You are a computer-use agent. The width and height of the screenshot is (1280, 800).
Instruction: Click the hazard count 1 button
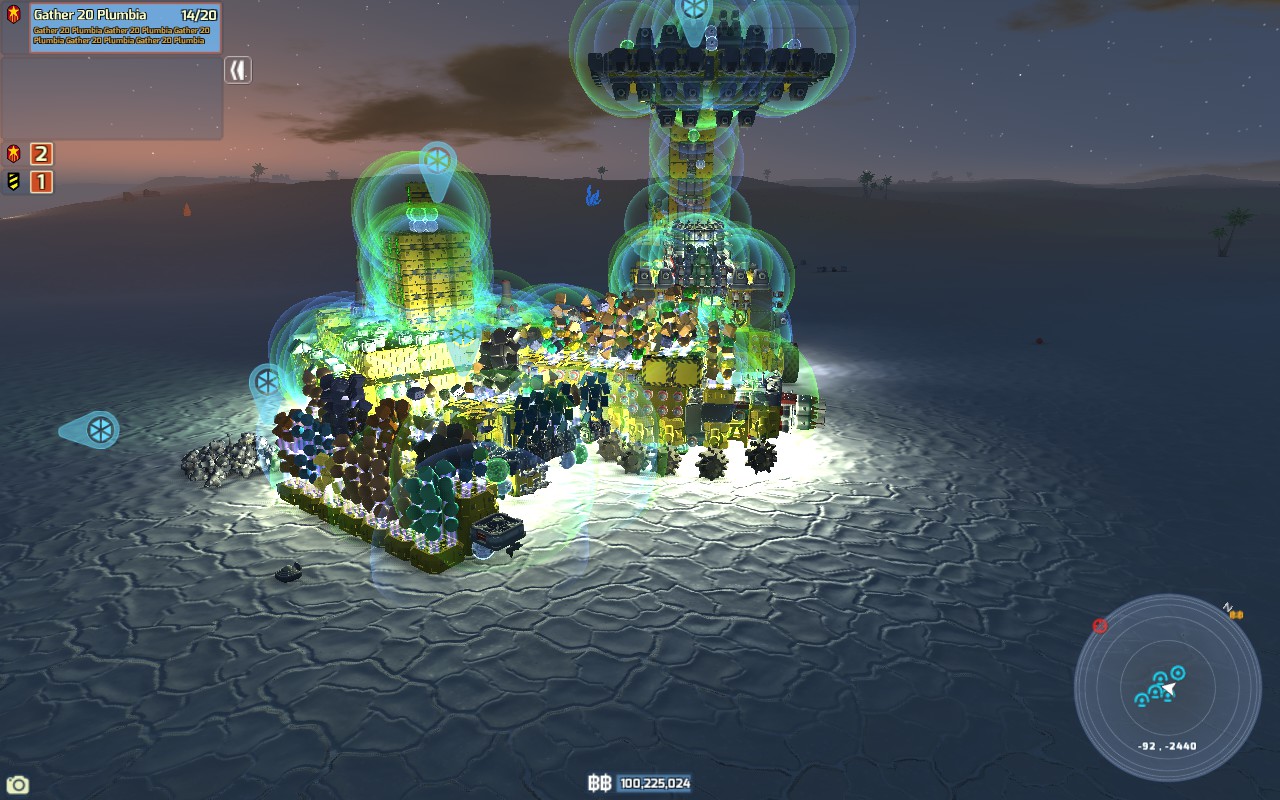click(x=40, y=183)
